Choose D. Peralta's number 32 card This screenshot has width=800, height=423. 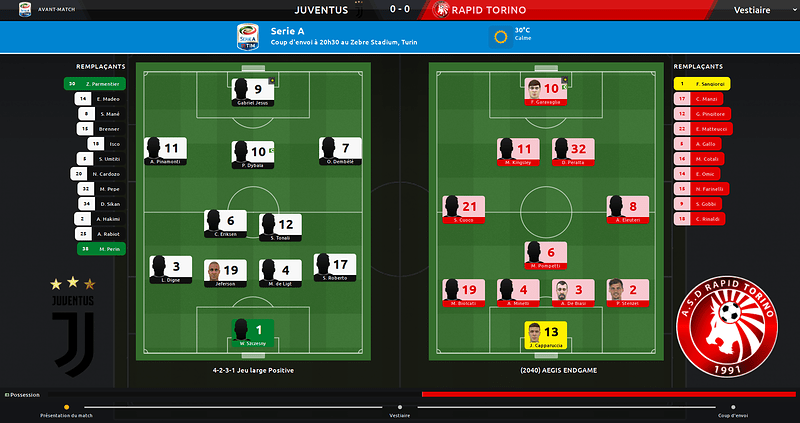point(573,152)
